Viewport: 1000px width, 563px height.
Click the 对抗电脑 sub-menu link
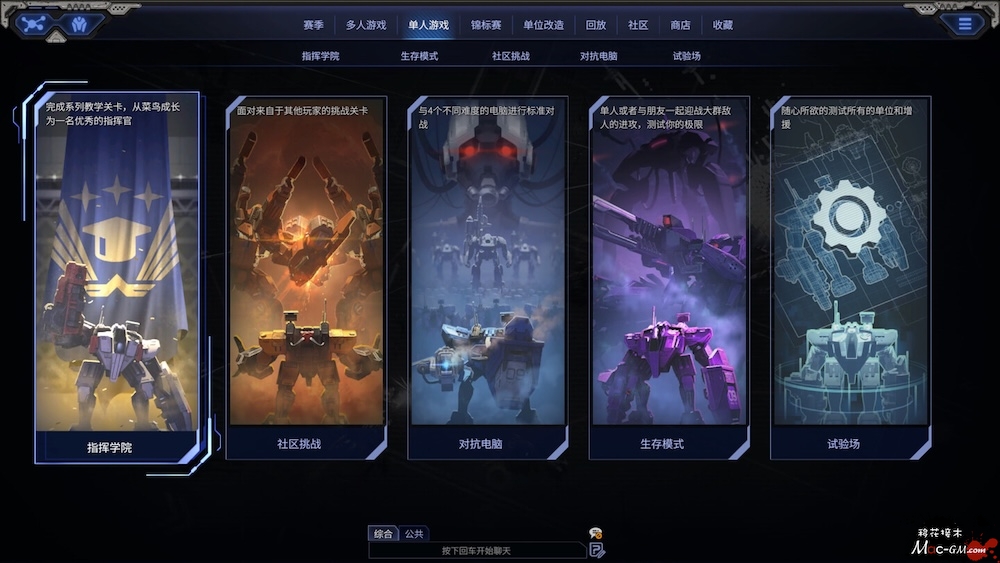pos(598,56)
